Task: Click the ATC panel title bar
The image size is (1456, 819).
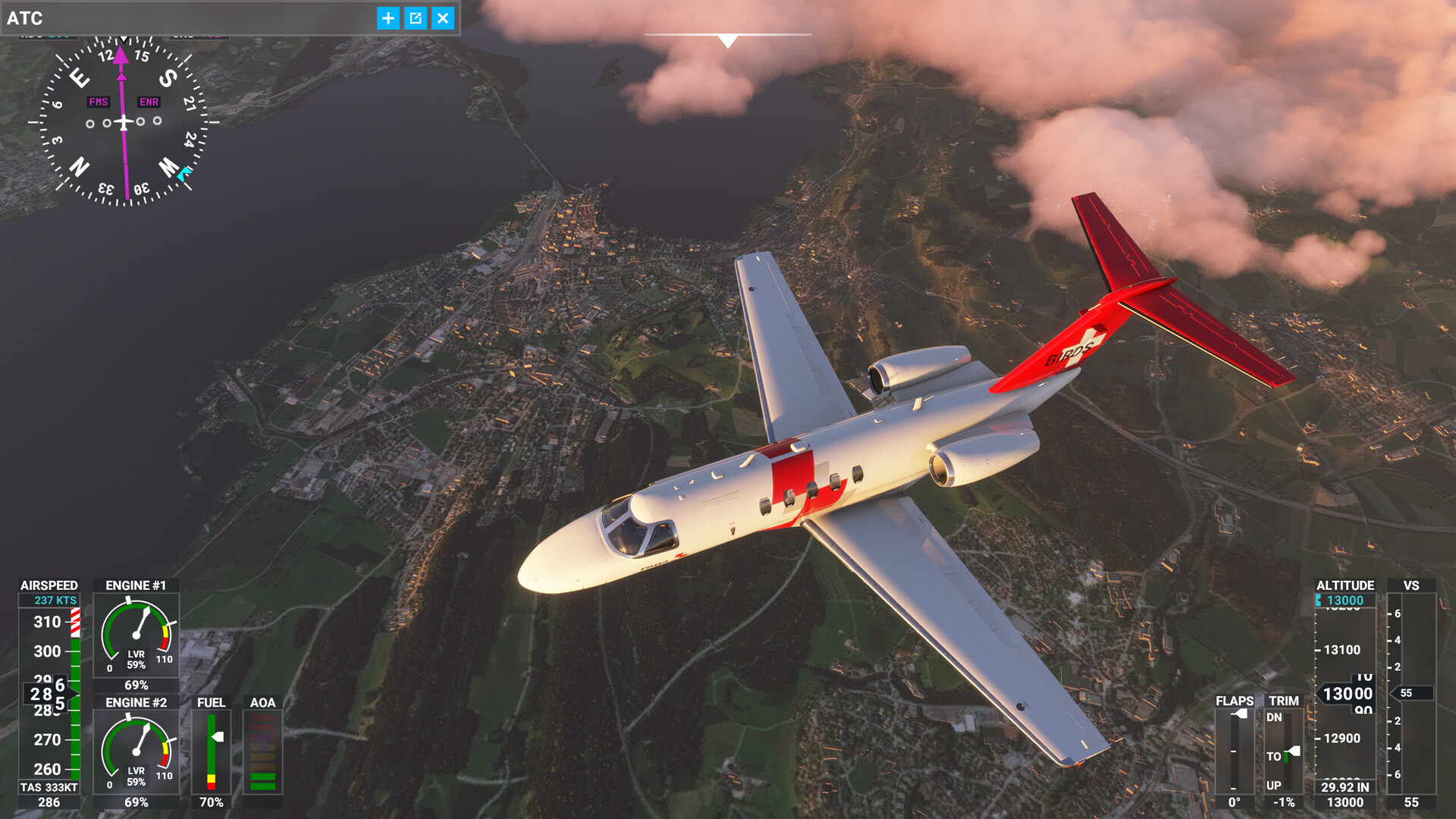Action: pyautogui.click(x=190, y=18)
